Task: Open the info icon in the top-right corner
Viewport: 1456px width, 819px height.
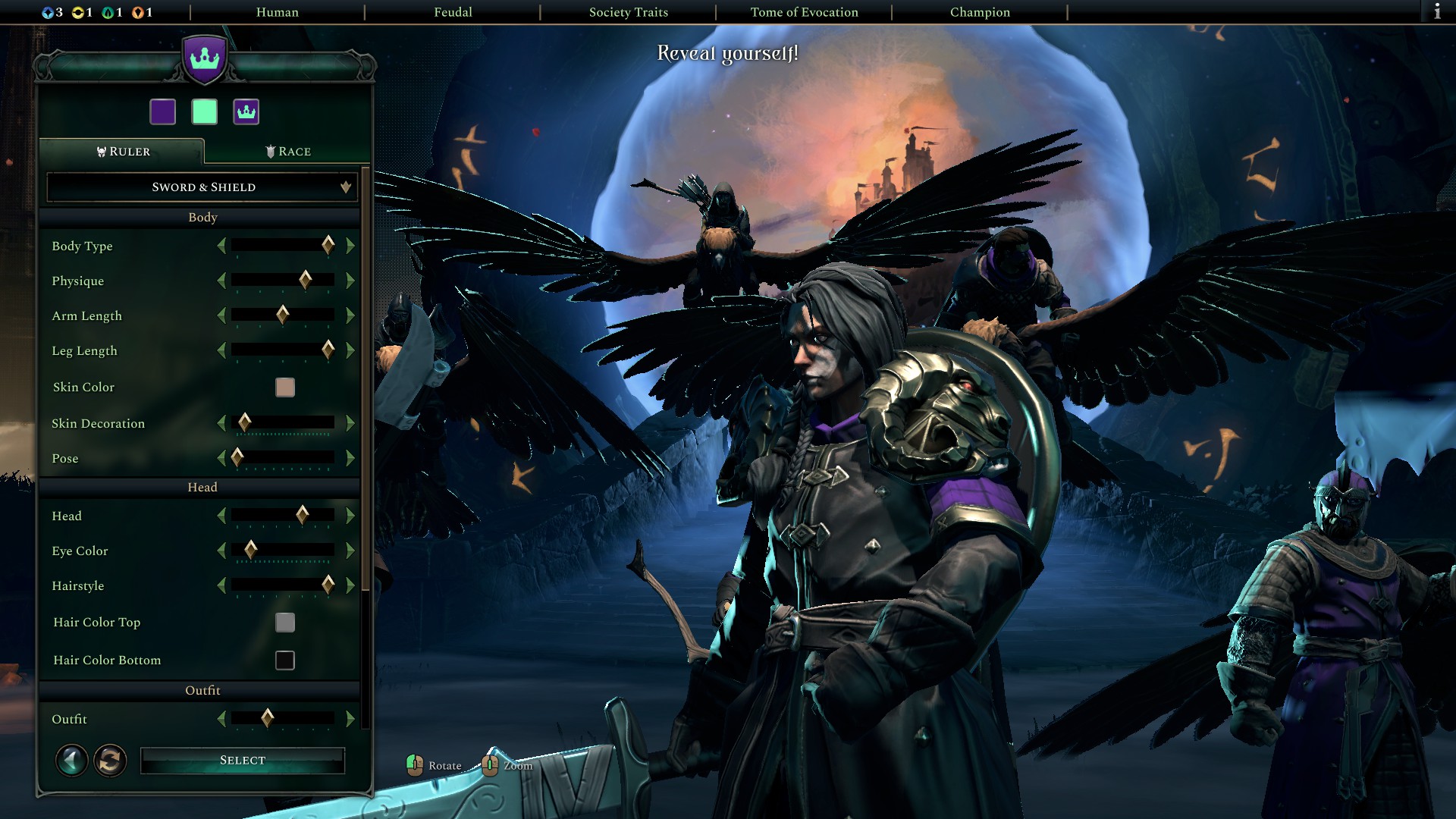Action: point(1436,12)
